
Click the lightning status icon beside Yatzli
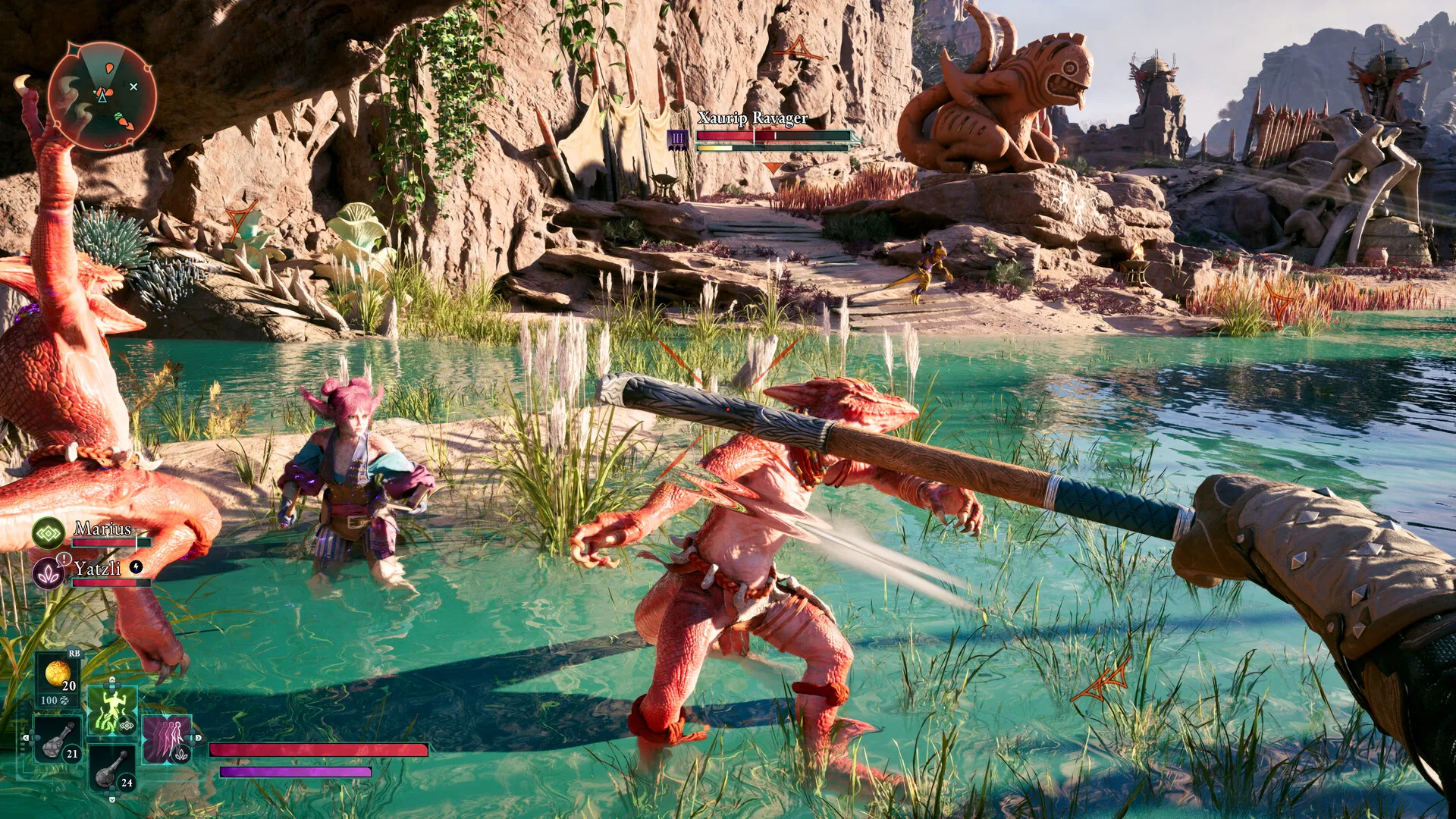(x=136, y=566)
